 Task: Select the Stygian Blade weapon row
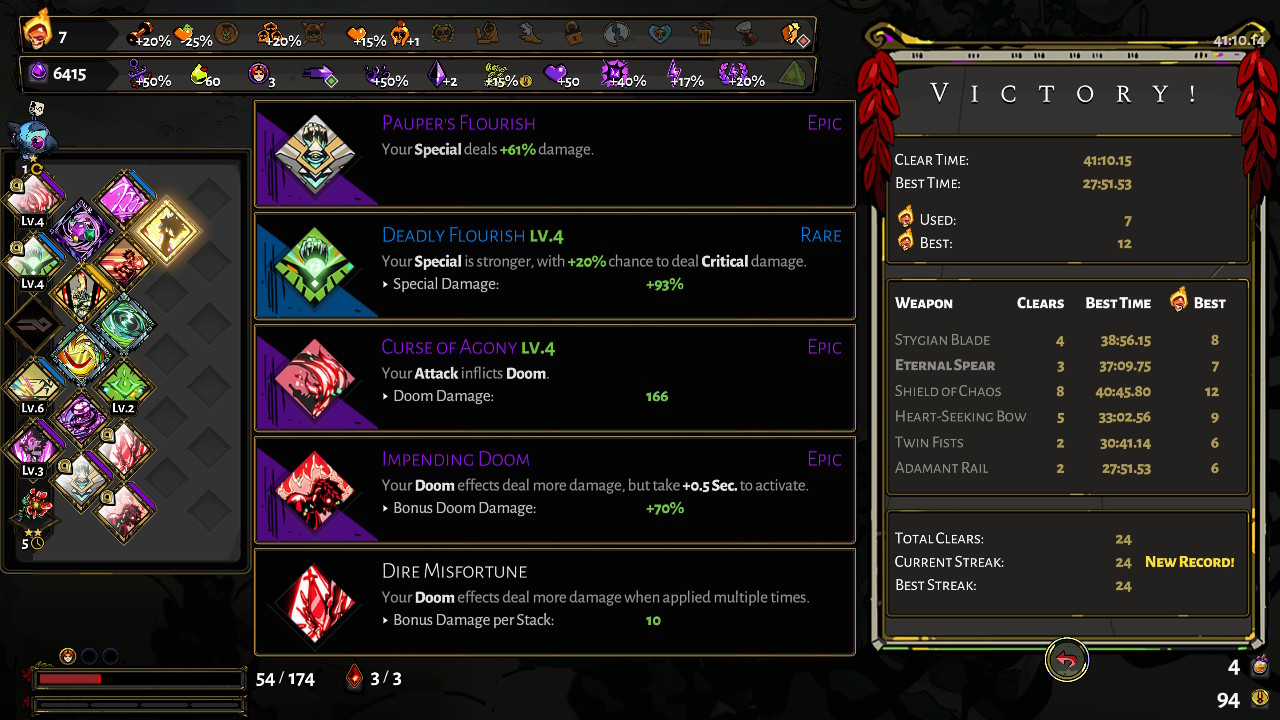point(1066,340)
